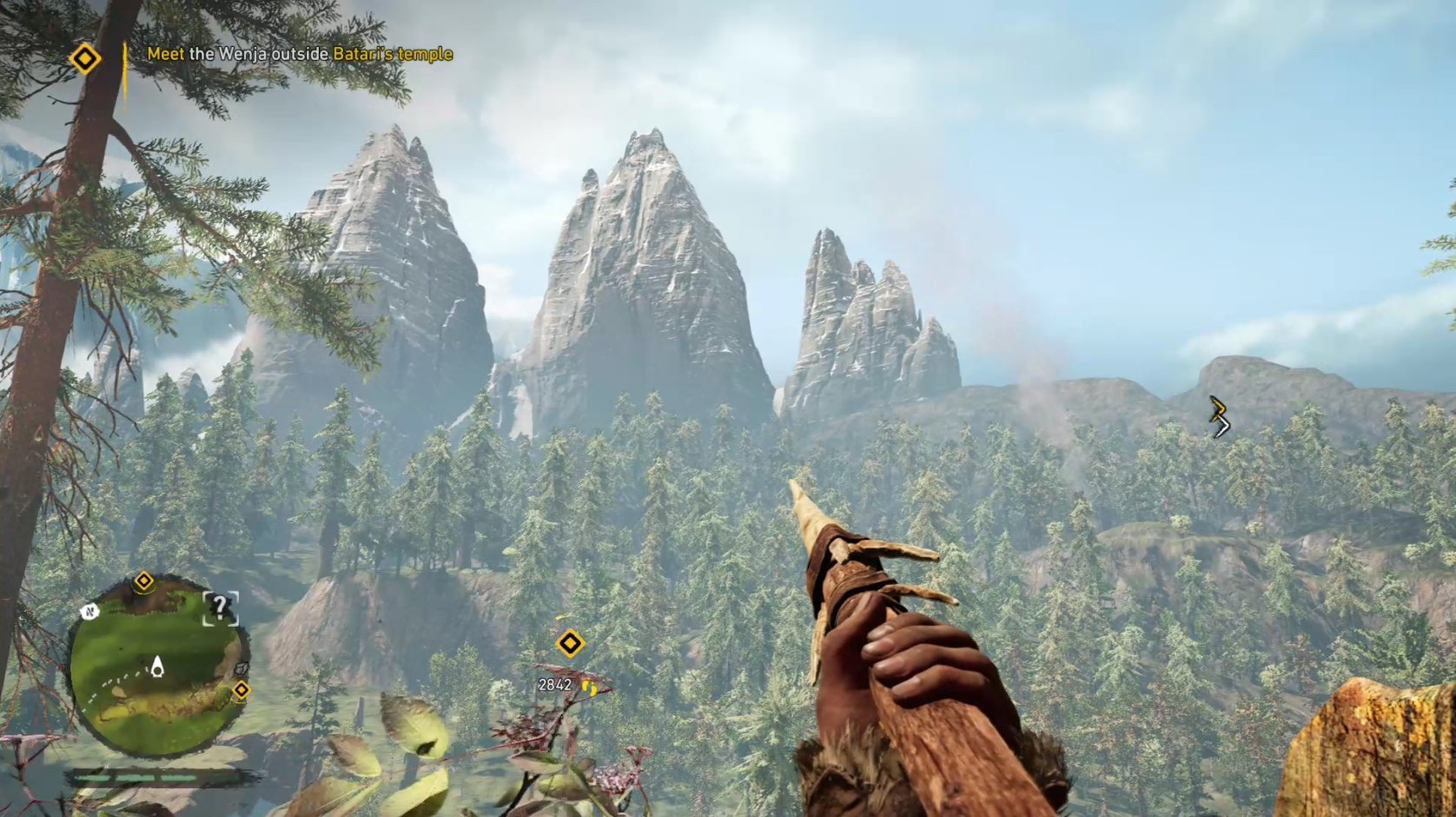Select the grey stone icon on minimap rim
This screenshot has height=817, width=1456.
[x=242, y=668]
